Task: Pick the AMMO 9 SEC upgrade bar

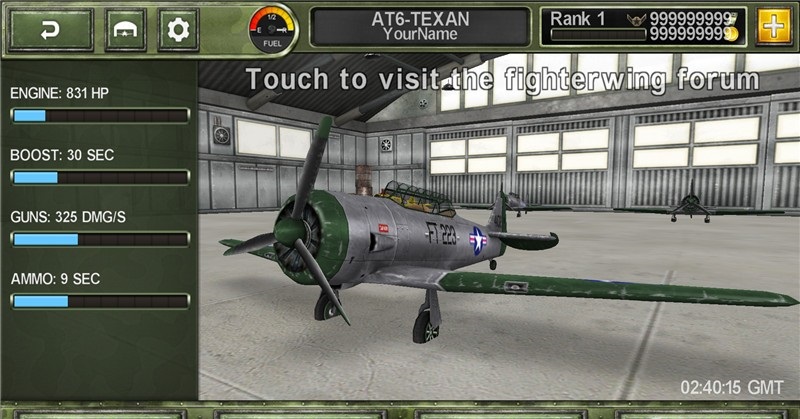Action: pyautogui.click(x=99, y=301)
